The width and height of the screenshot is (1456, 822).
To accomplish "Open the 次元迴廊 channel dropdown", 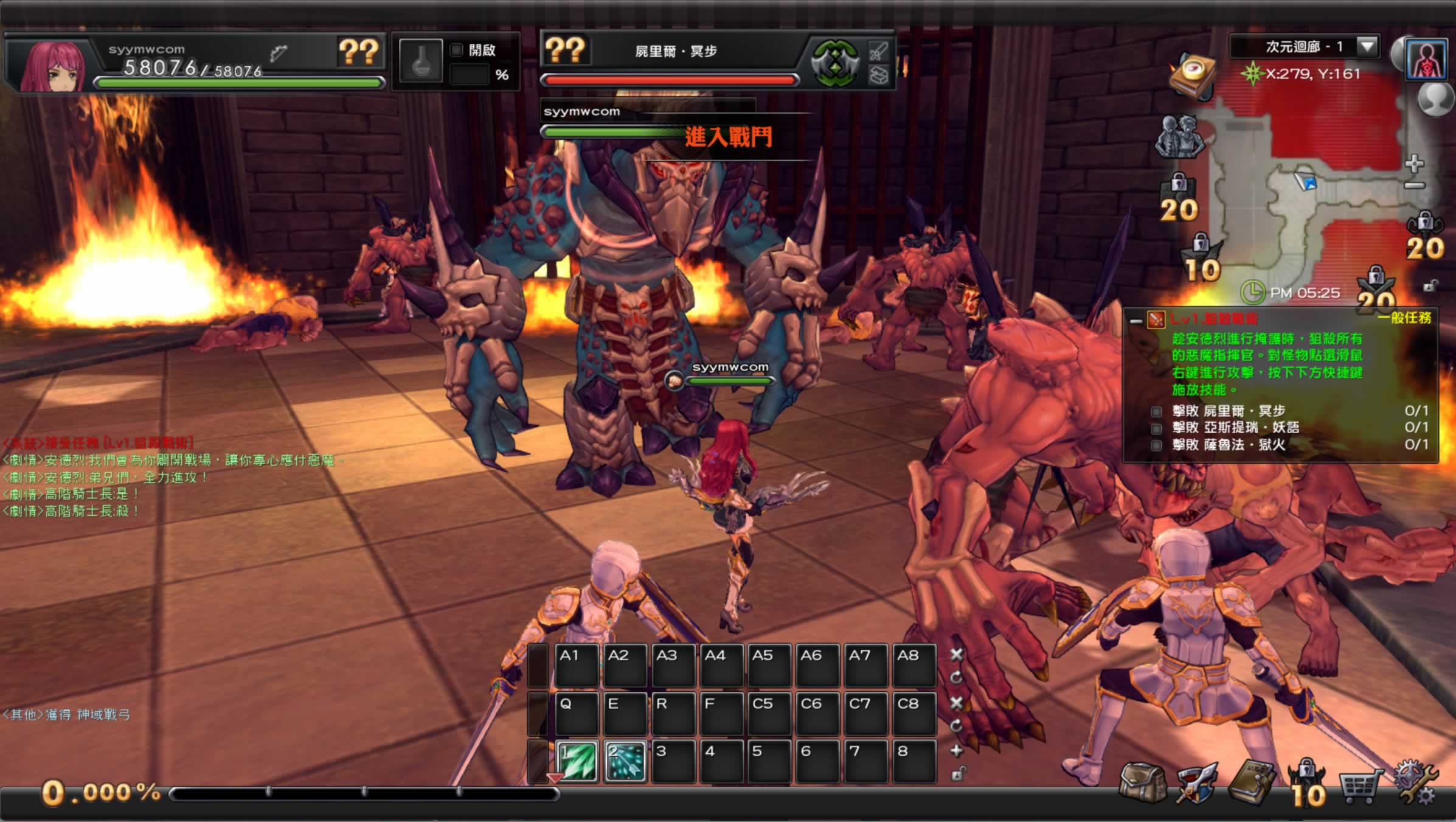I will [1367, 46].
